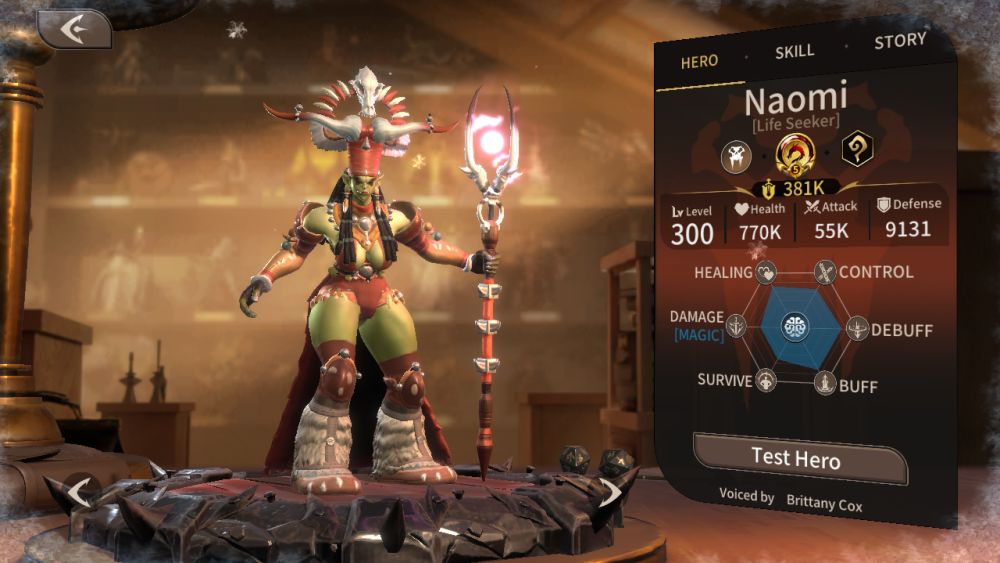This screenshot has height=563, width=1000.
Task: Open the SKILL tab
Action: click(795, 51)
